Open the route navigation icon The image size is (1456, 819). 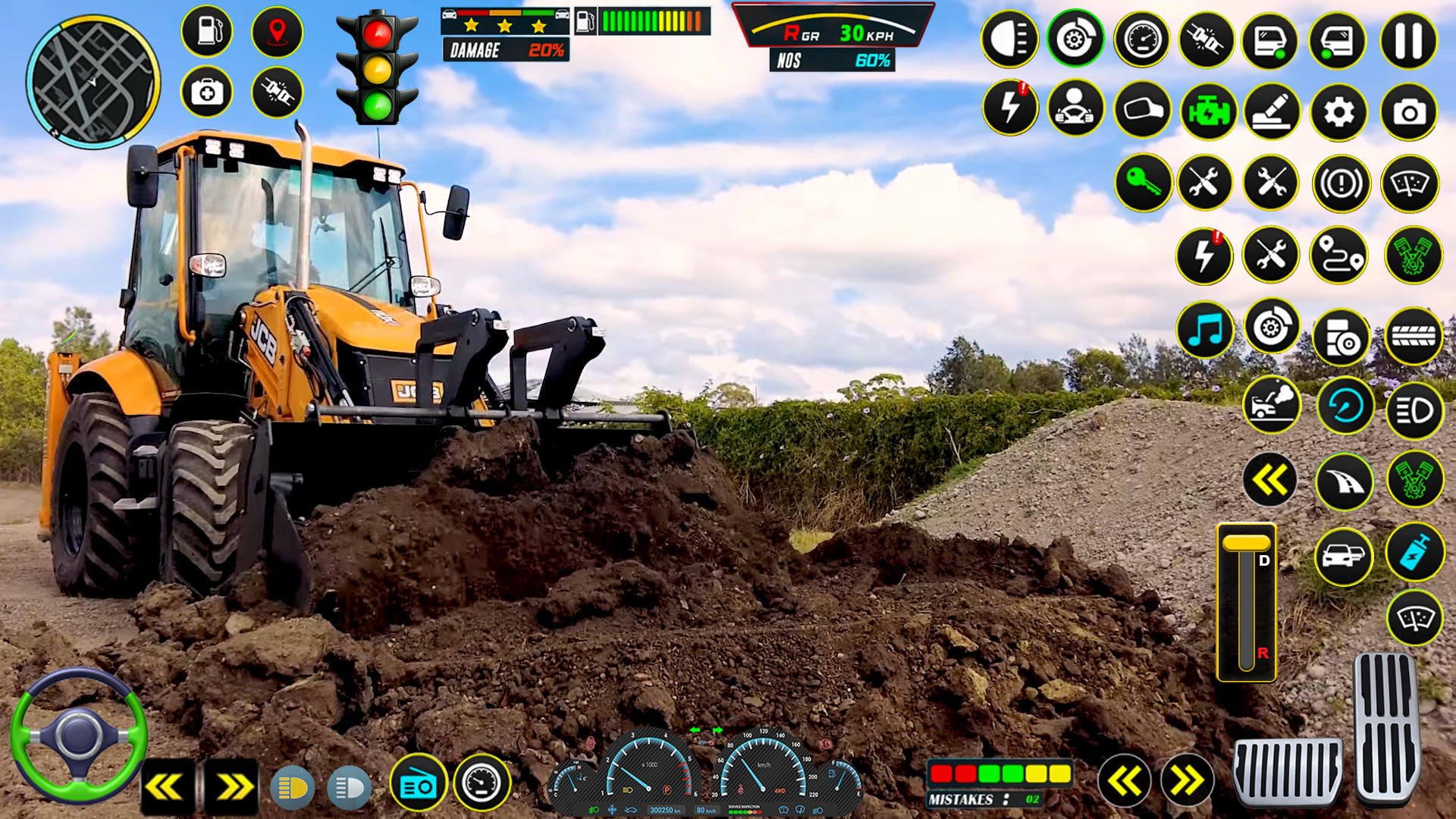point(1342,256)
